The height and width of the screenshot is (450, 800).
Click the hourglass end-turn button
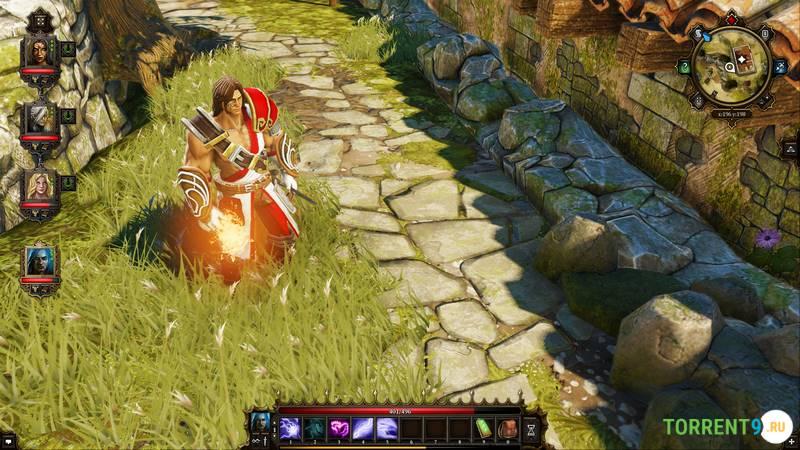(532, 428)
